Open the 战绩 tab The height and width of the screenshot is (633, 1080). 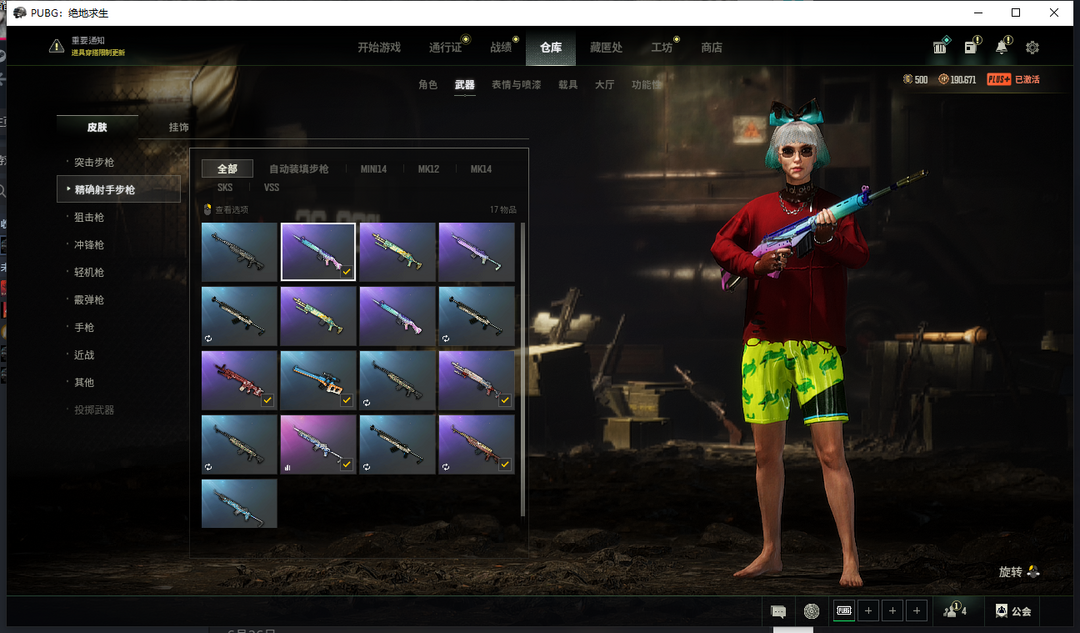[x=501, y=47]
